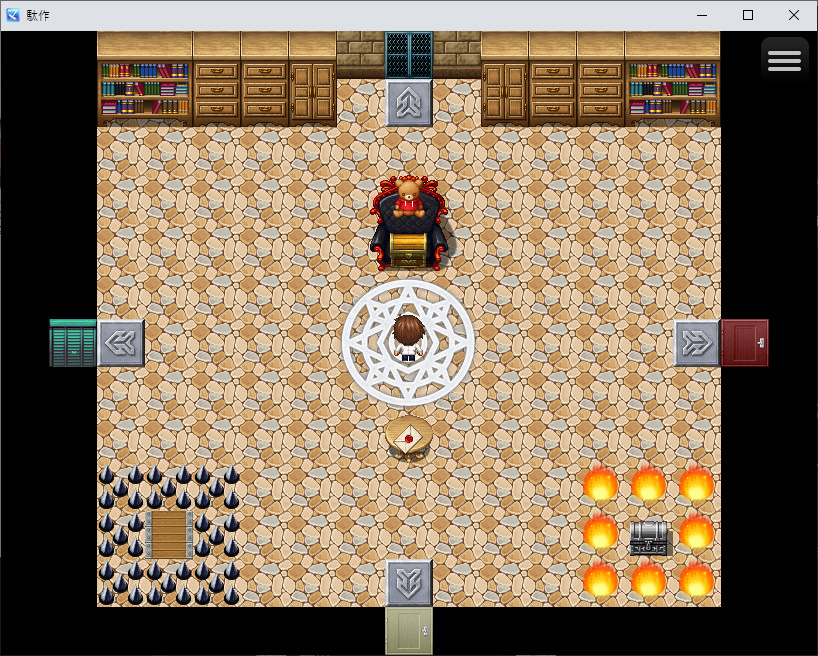This screenshot has width=818, height=656.
Task: Minimize the game window
Action: [x=702, y=15]
